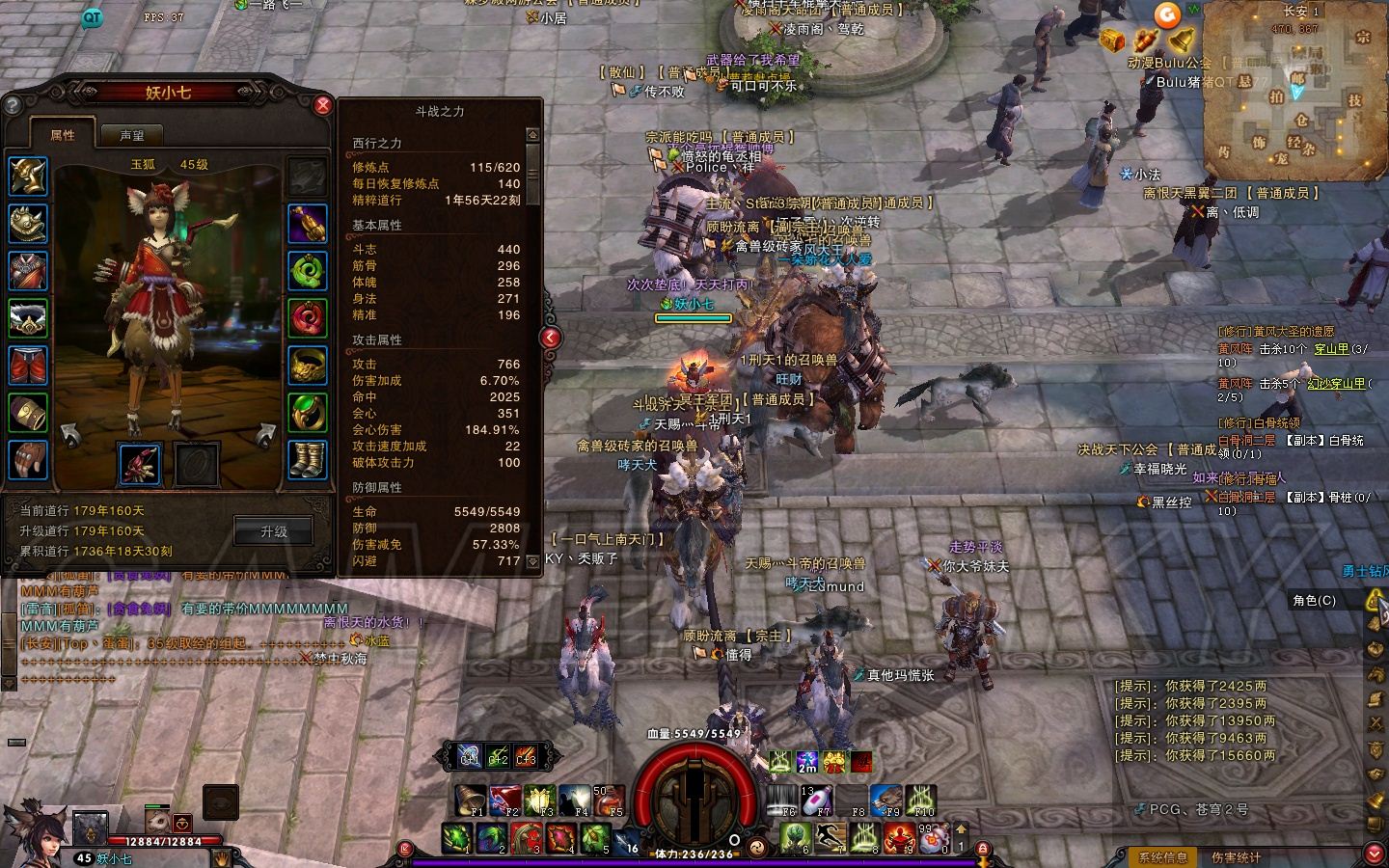Screen dimensions: 1389x868
Task: Close the character panel with the red X
Action: pyautogui.click(x=323, y=105)
